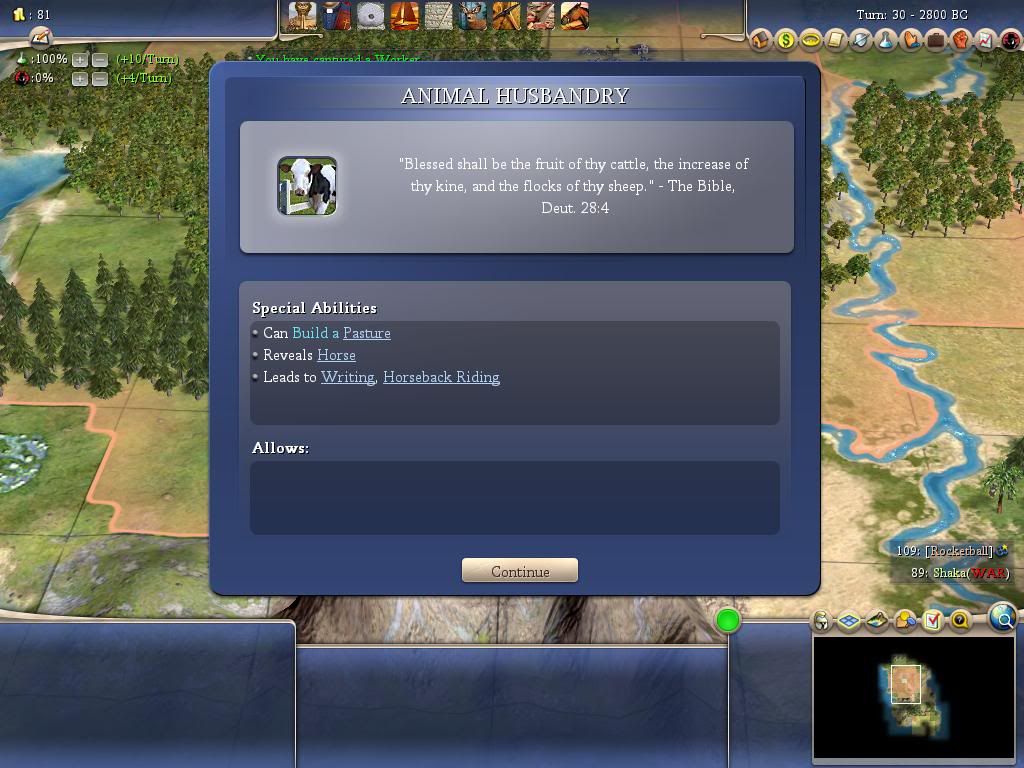View the Horseback Riding technology link
This screenshot has height=768, width=1024.
[x=441, y=377]
